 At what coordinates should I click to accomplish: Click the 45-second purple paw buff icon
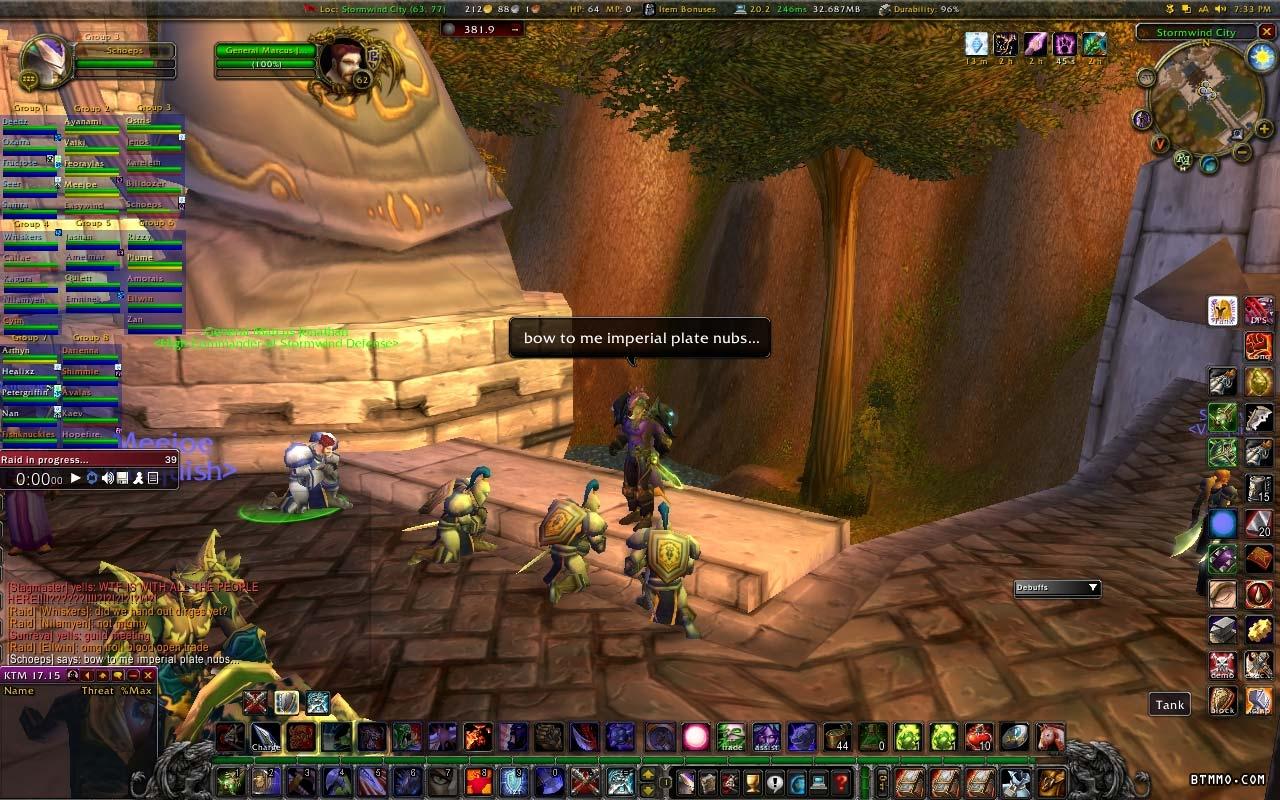(1065, 45)
